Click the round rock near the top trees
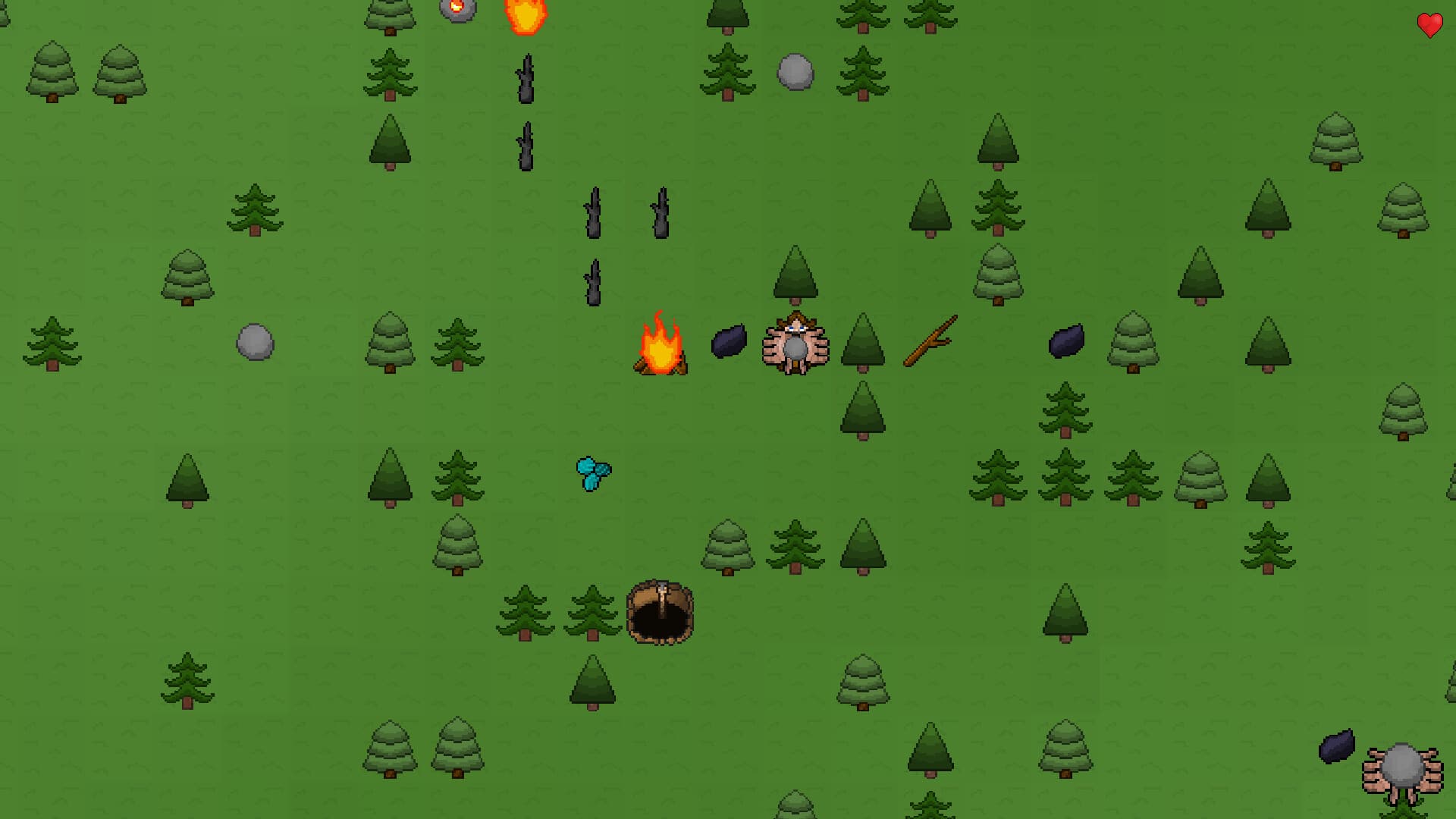The height and width of the screenshot is (819, 1456). pos(794,72)
